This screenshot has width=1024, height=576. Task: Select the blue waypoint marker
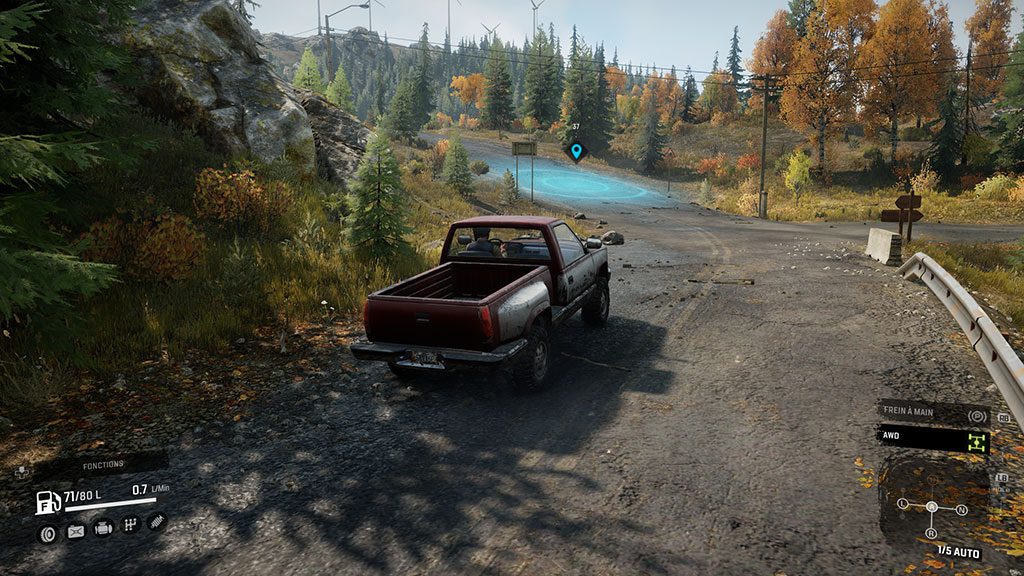pos(575,151)
